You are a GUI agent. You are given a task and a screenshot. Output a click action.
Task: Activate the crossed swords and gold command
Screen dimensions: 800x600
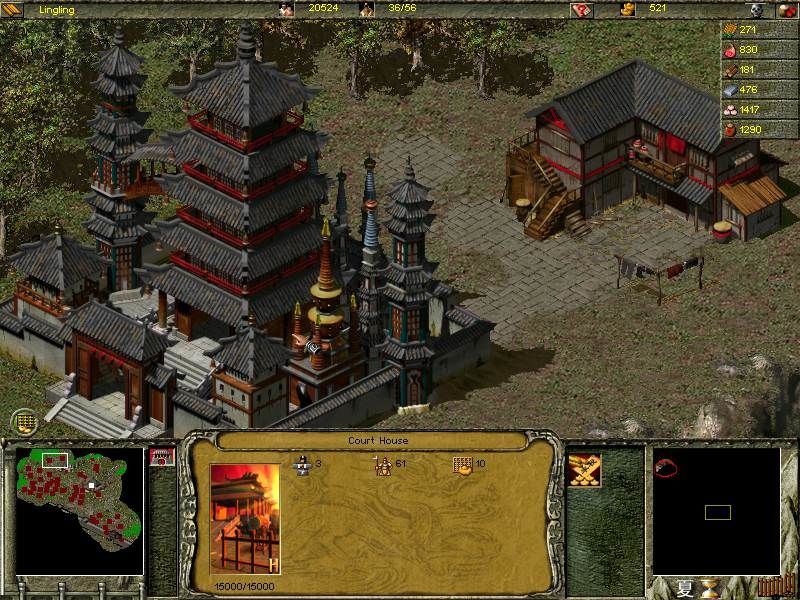click(x=583, y=469)
